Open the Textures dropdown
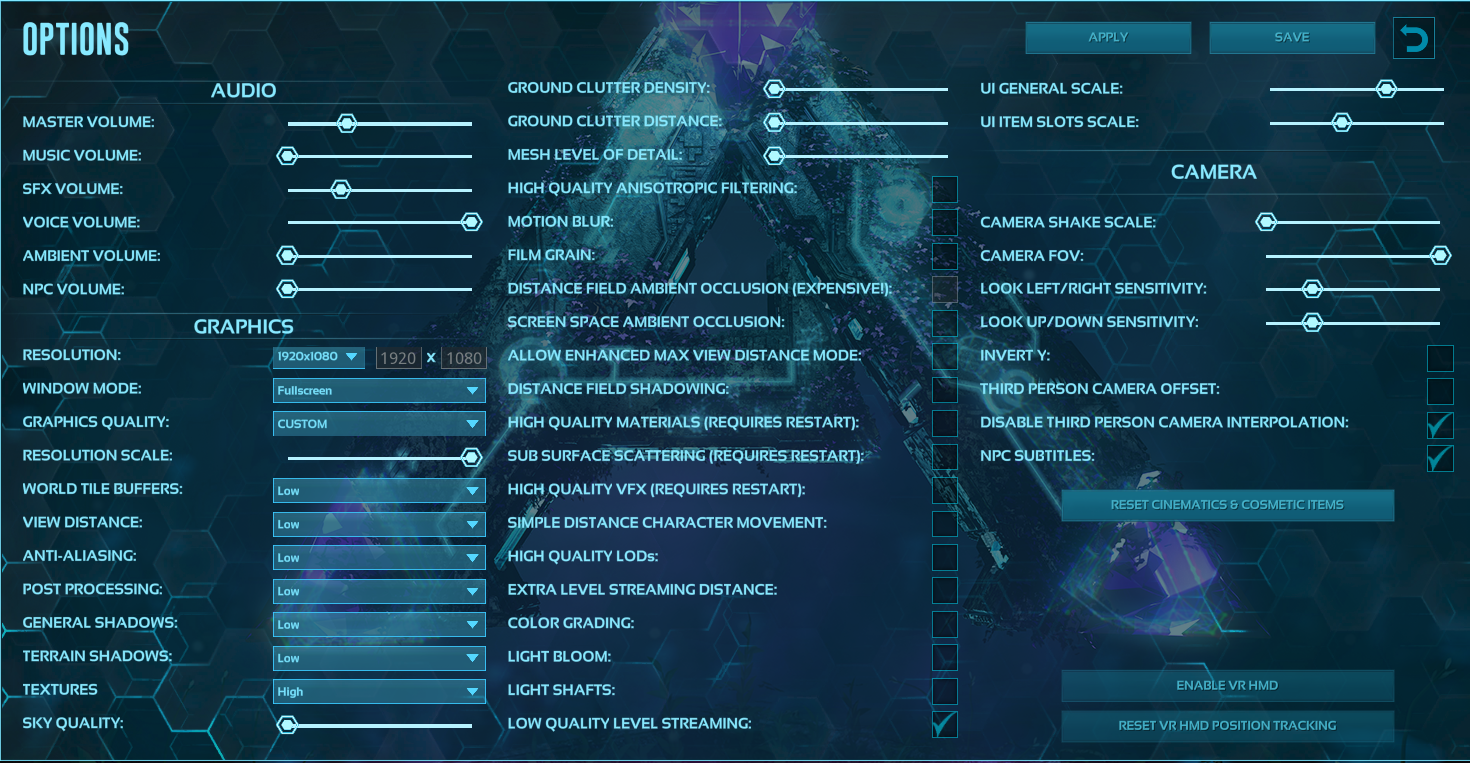The width and height of the screenshot is (1470, 763). tap(378, 691)
